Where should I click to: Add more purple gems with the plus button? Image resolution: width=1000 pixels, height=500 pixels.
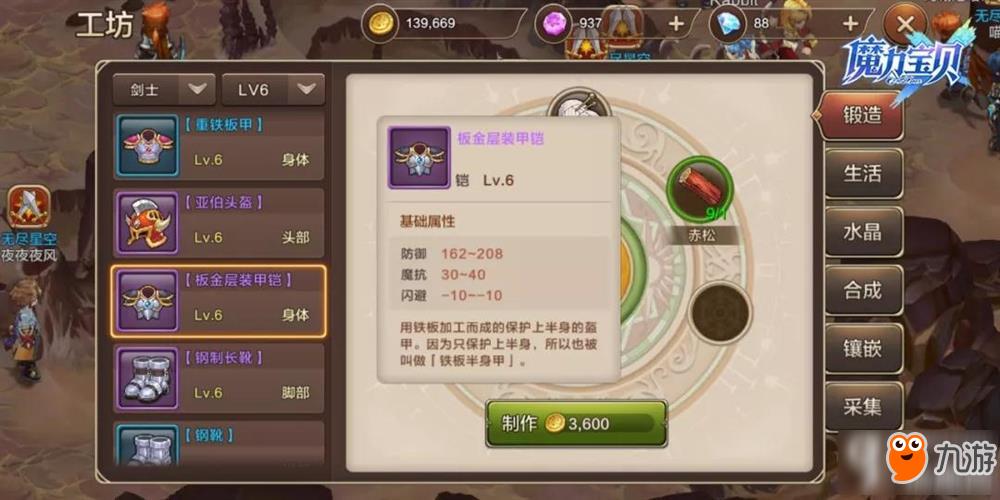(x=676, y=23)
